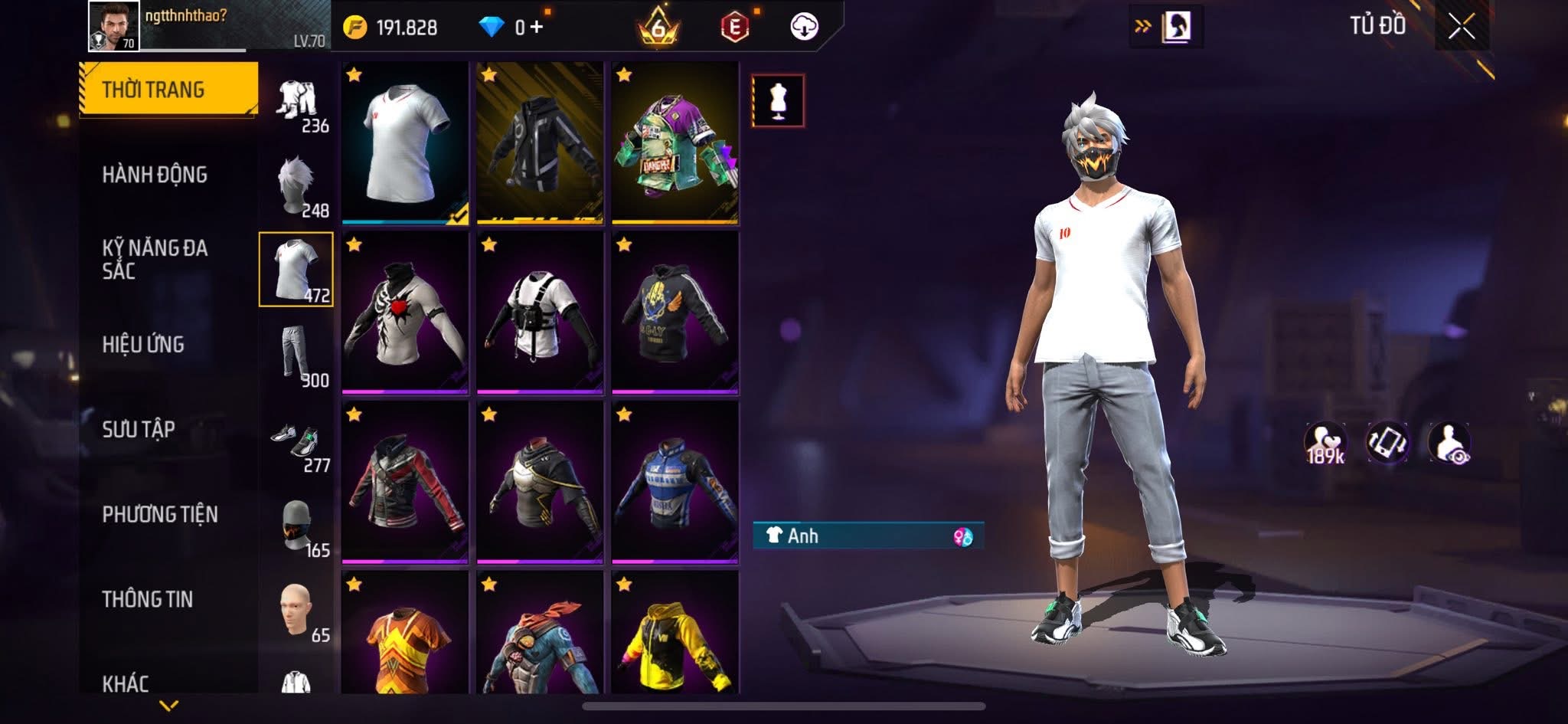This screenshot has width=1568, height=724.
Task: Select the green and purple graffiti jacket
Action: (675, 143)
